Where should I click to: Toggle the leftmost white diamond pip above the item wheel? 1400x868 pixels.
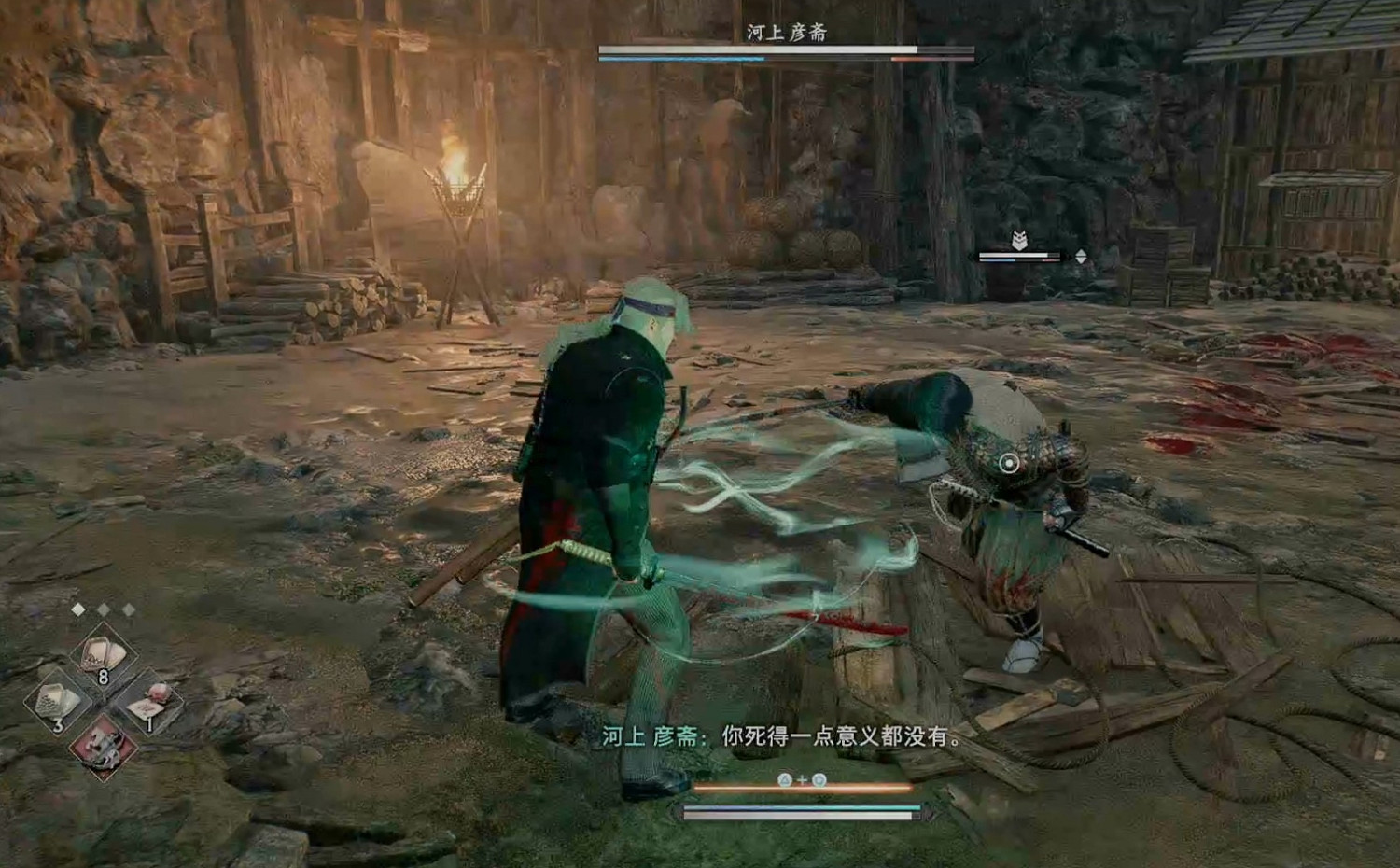pos(78,609)
